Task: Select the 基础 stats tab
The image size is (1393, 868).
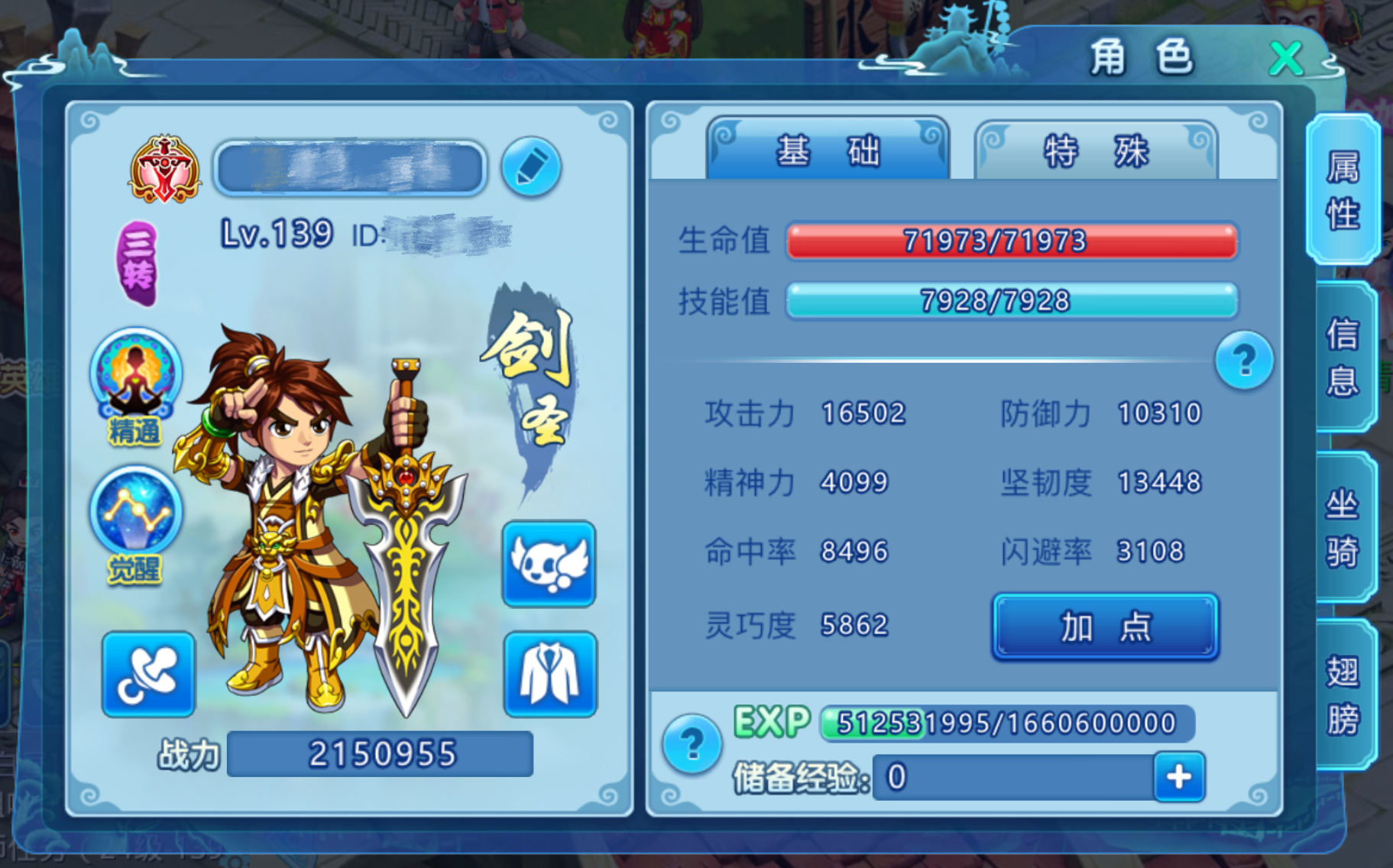Action: 830,151
